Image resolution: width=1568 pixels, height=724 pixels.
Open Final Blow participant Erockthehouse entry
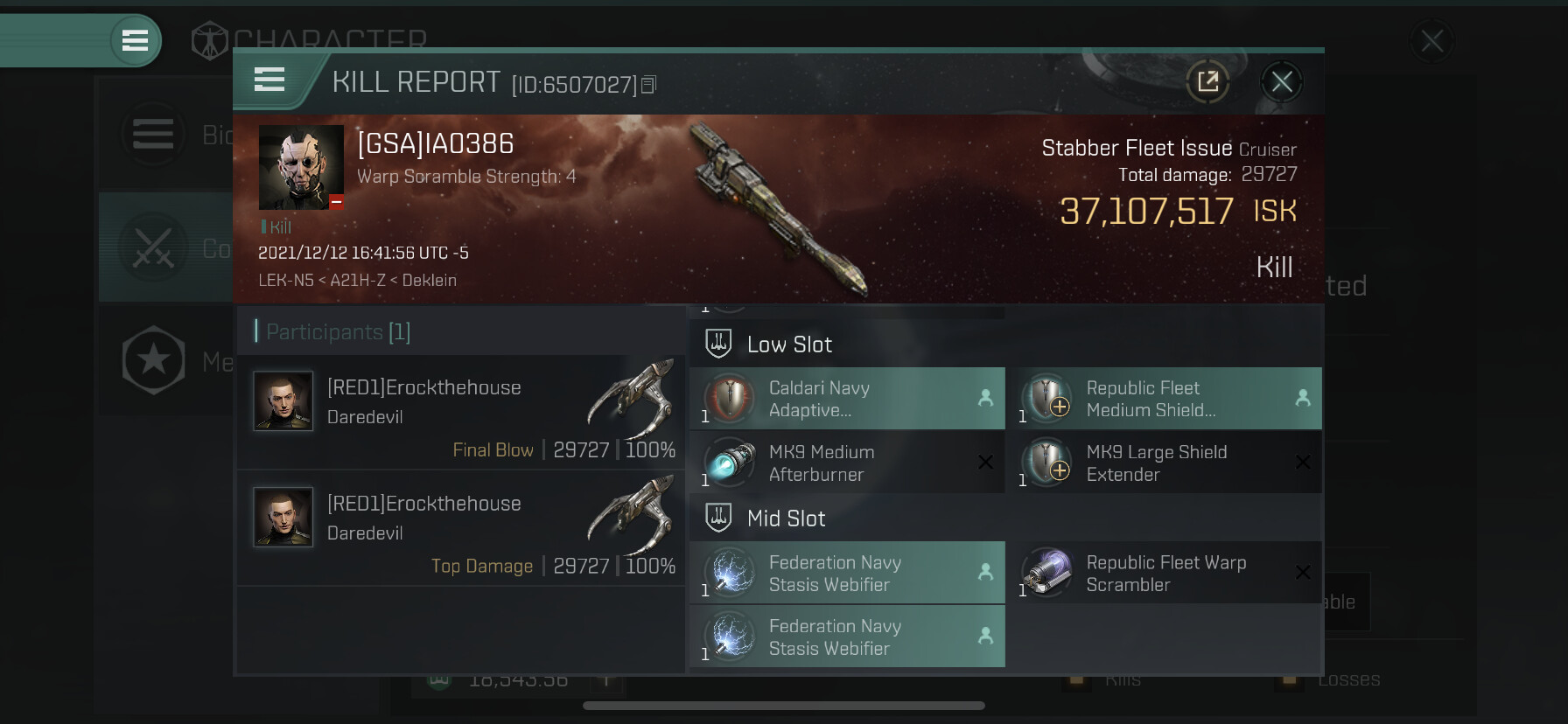460,411
